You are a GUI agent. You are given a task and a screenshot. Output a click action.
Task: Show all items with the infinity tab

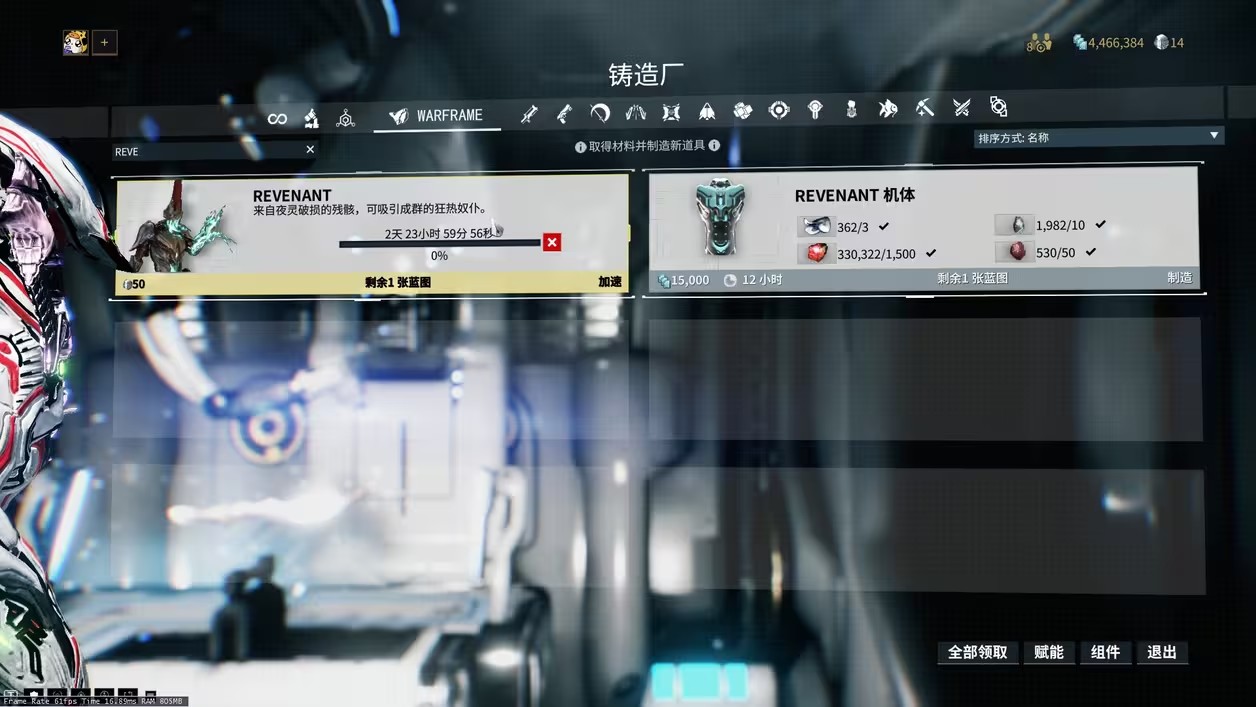point(277,119)
